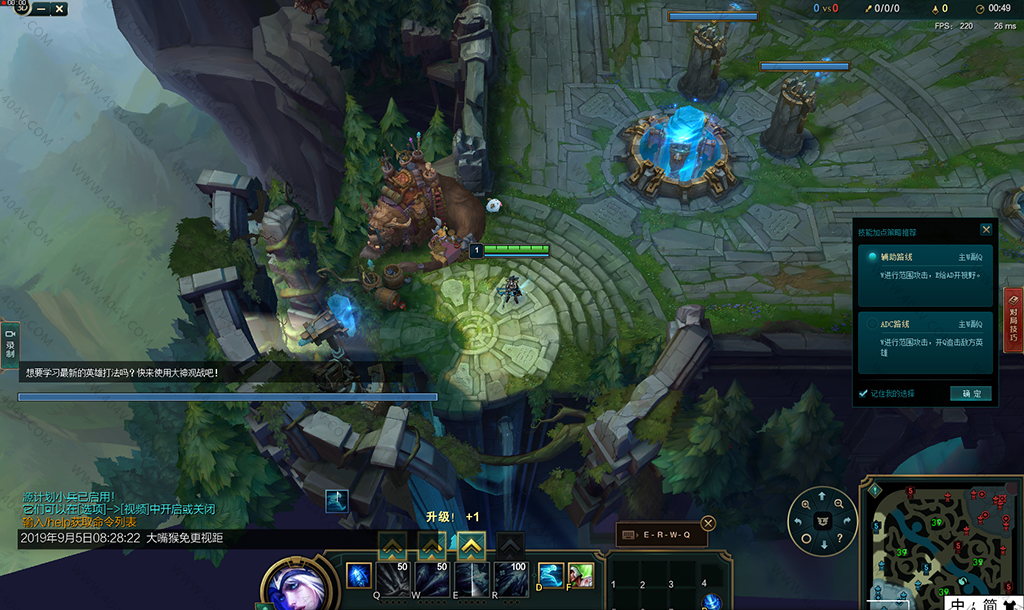The image size is (1024, 610).
Task: Use the D summoner spell
Action: pyautogui.click(x=551, y=576)
